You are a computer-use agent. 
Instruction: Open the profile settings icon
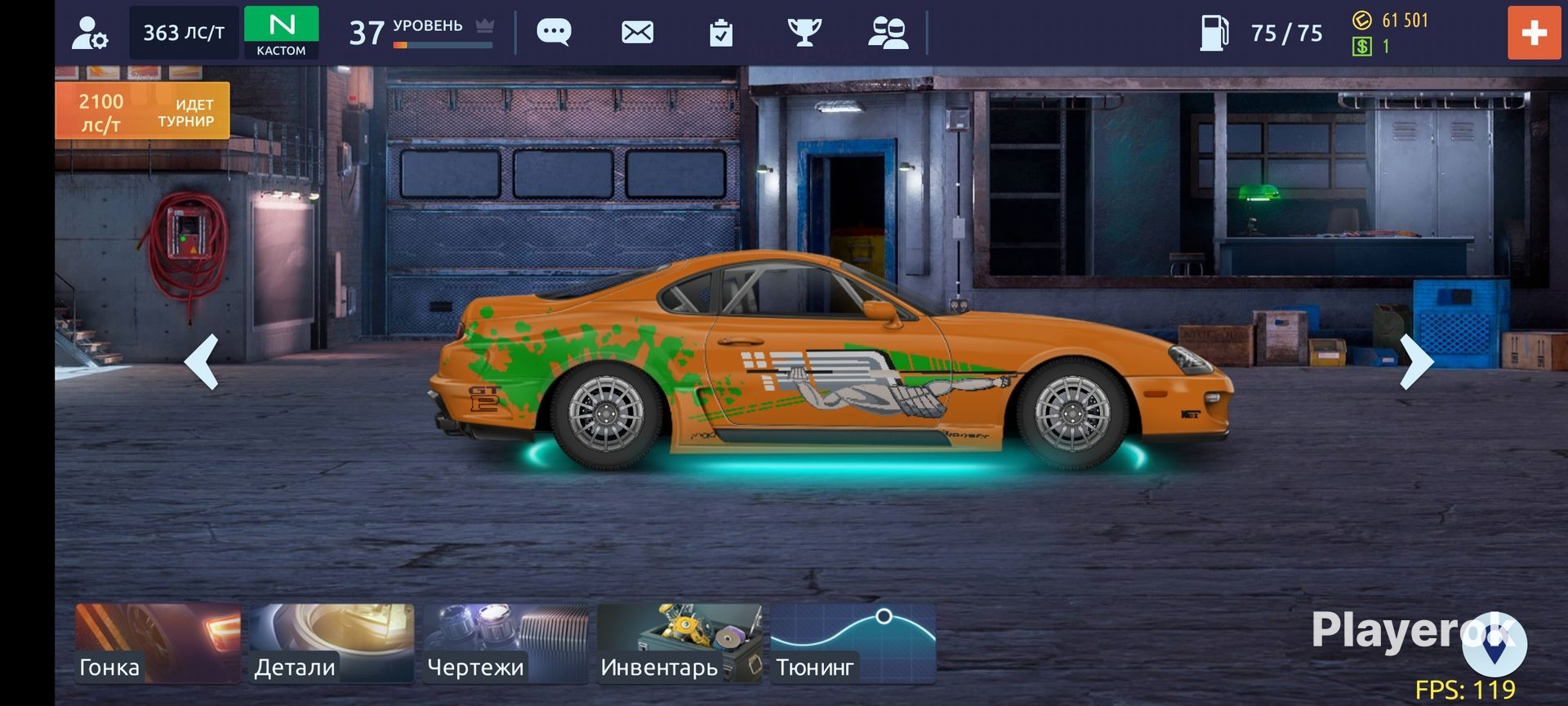89,33
